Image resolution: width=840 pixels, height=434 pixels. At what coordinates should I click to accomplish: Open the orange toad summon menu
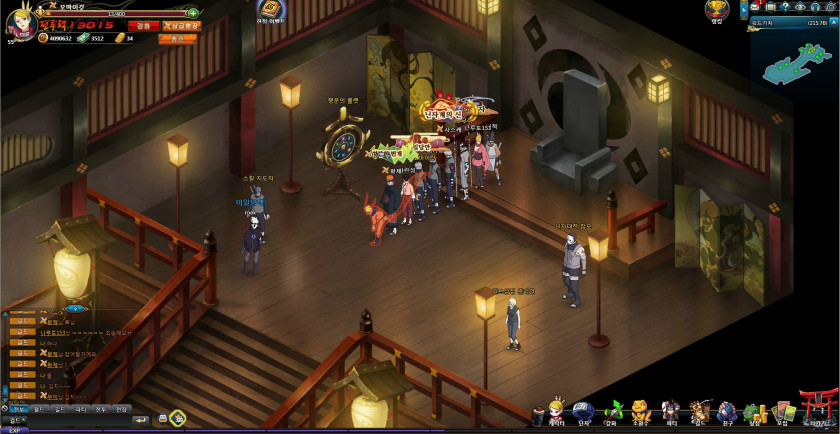point(641,412)
